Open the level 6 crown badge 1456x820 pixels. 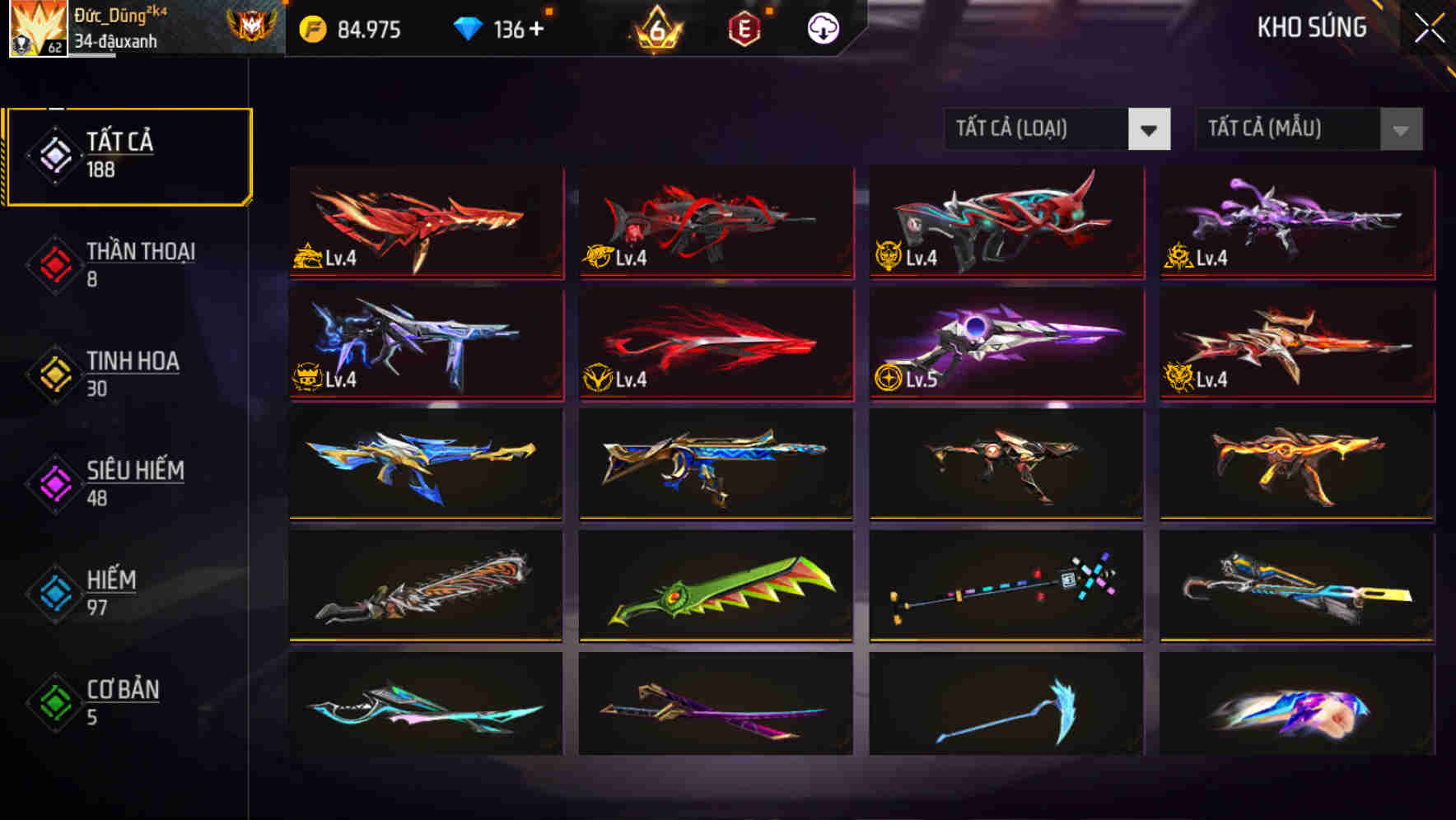655,29
